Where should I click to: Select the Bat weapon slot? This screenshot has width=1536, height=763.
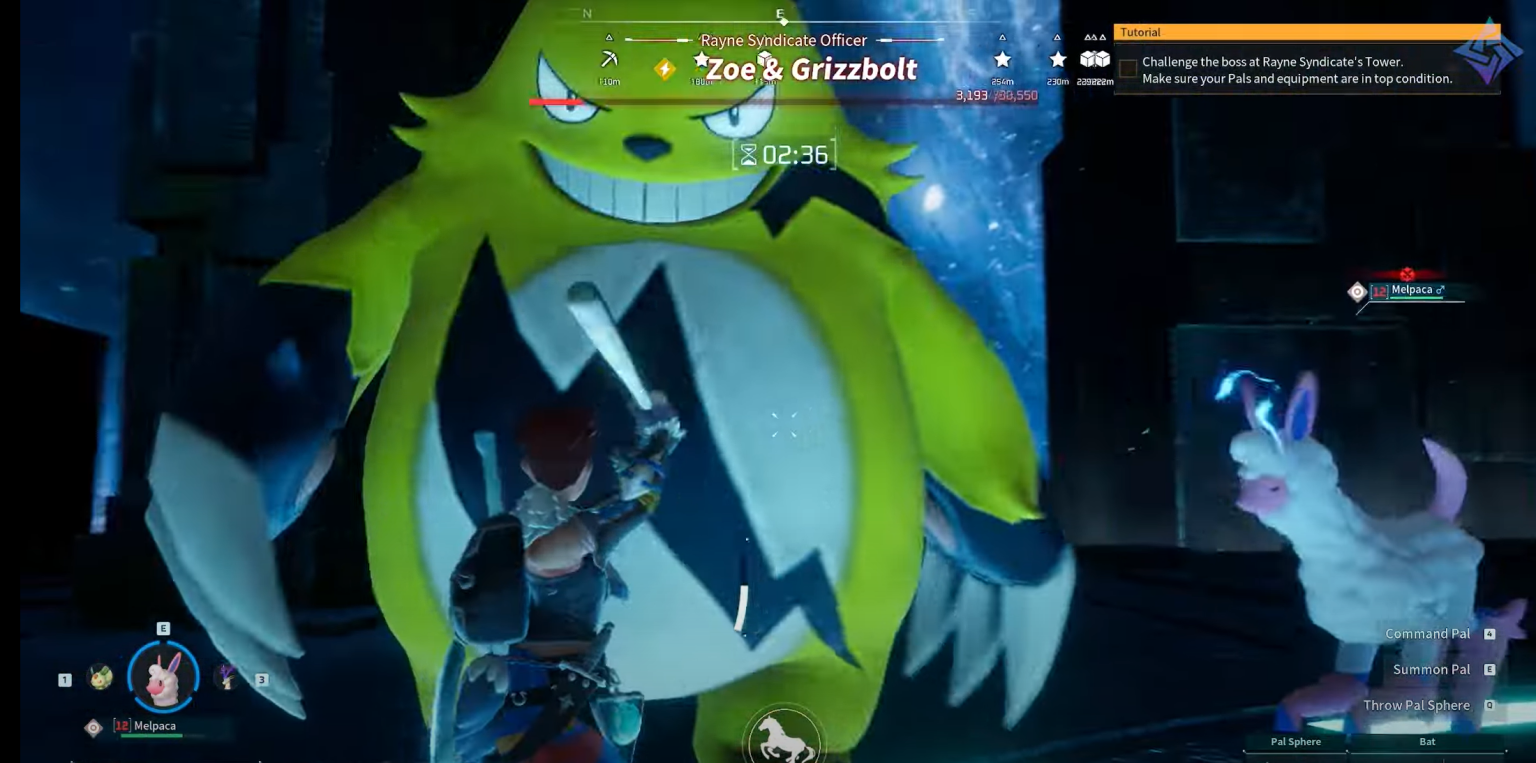[1427, 742]
